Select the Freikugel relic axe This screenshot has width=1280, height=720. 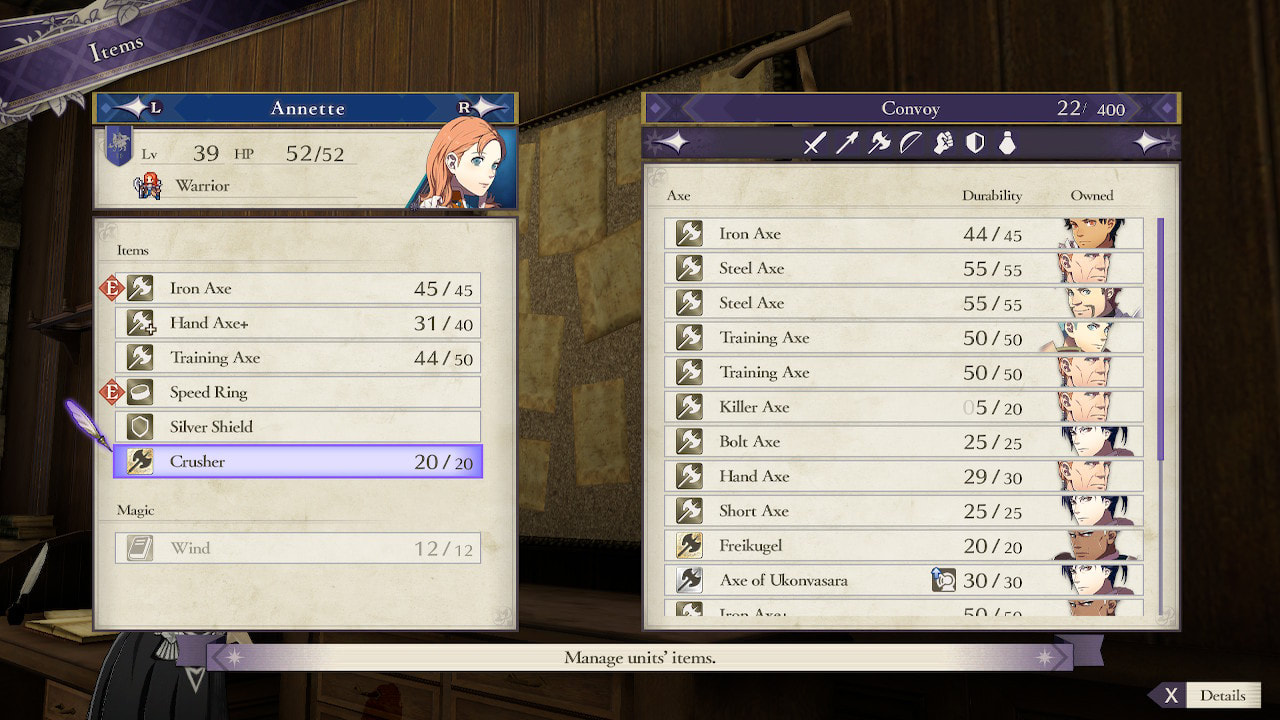[903, 546]
